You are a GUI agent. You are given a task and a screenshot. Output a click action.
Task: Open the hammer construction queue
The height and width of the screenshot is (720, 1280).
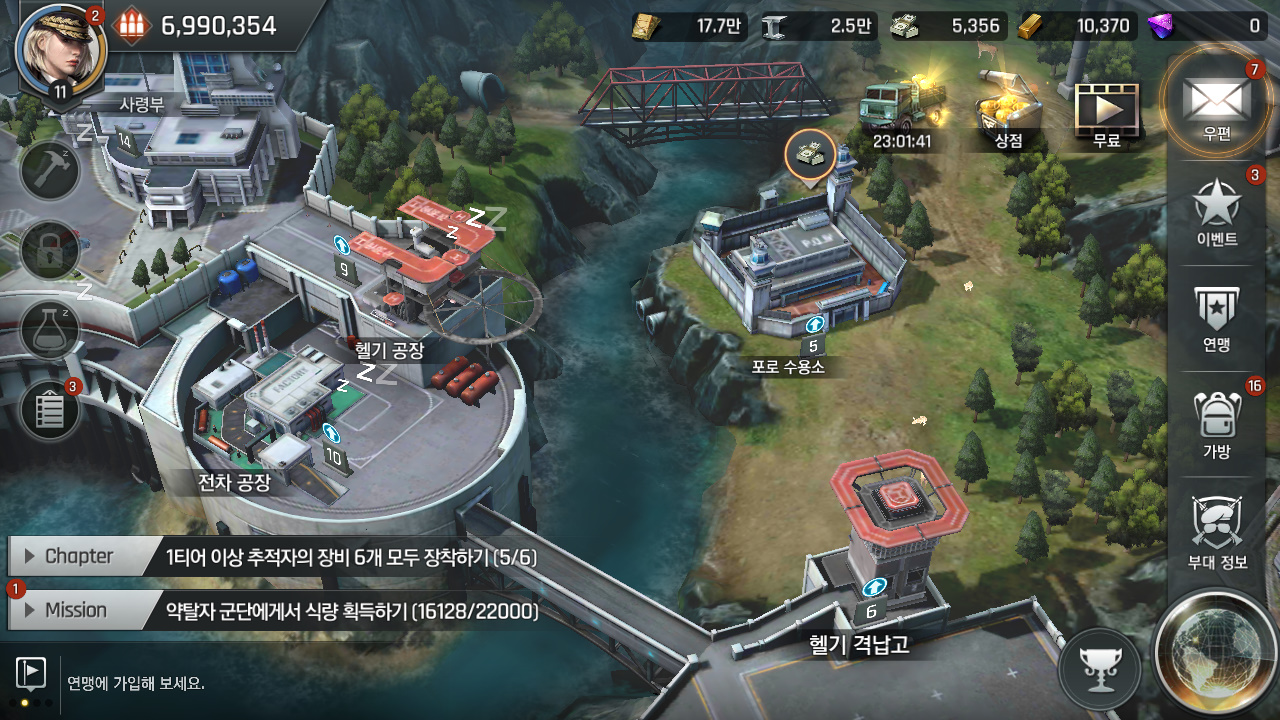click(x=50, y=170)
